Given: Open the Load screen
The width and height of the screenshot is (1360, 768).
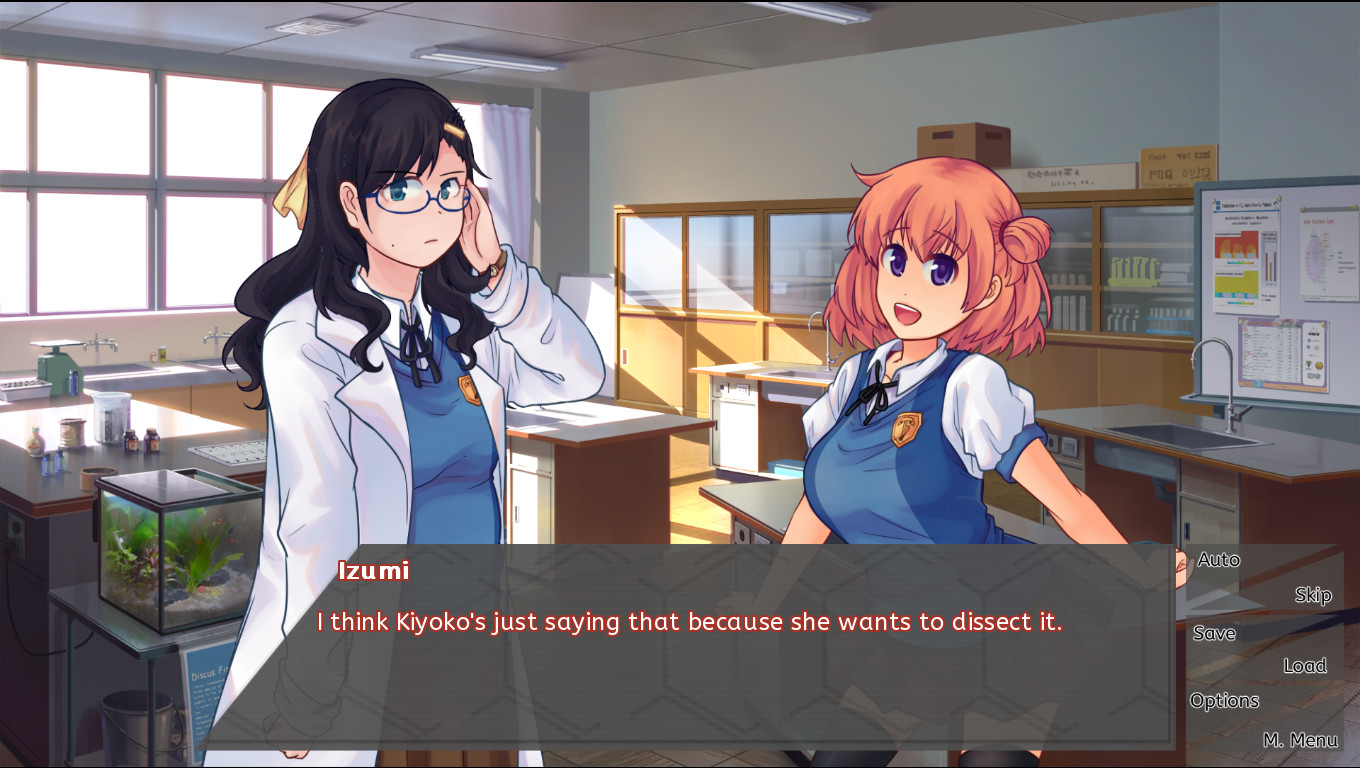Looking at the screenshot, I should click(x=1305, y=665).
